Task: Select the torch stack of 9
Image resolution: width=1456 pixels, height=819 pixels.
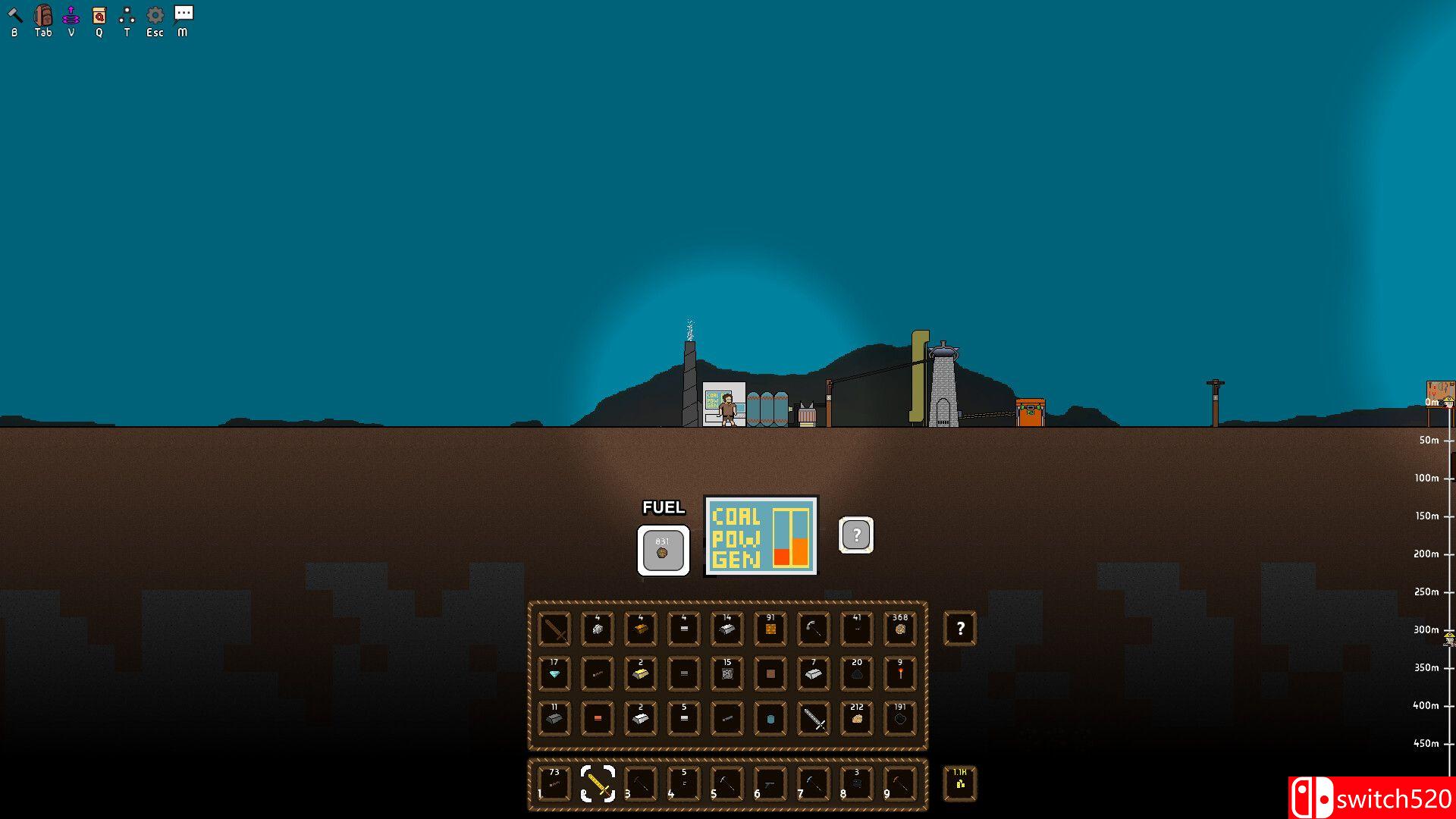Action: (x=900, y=674)
